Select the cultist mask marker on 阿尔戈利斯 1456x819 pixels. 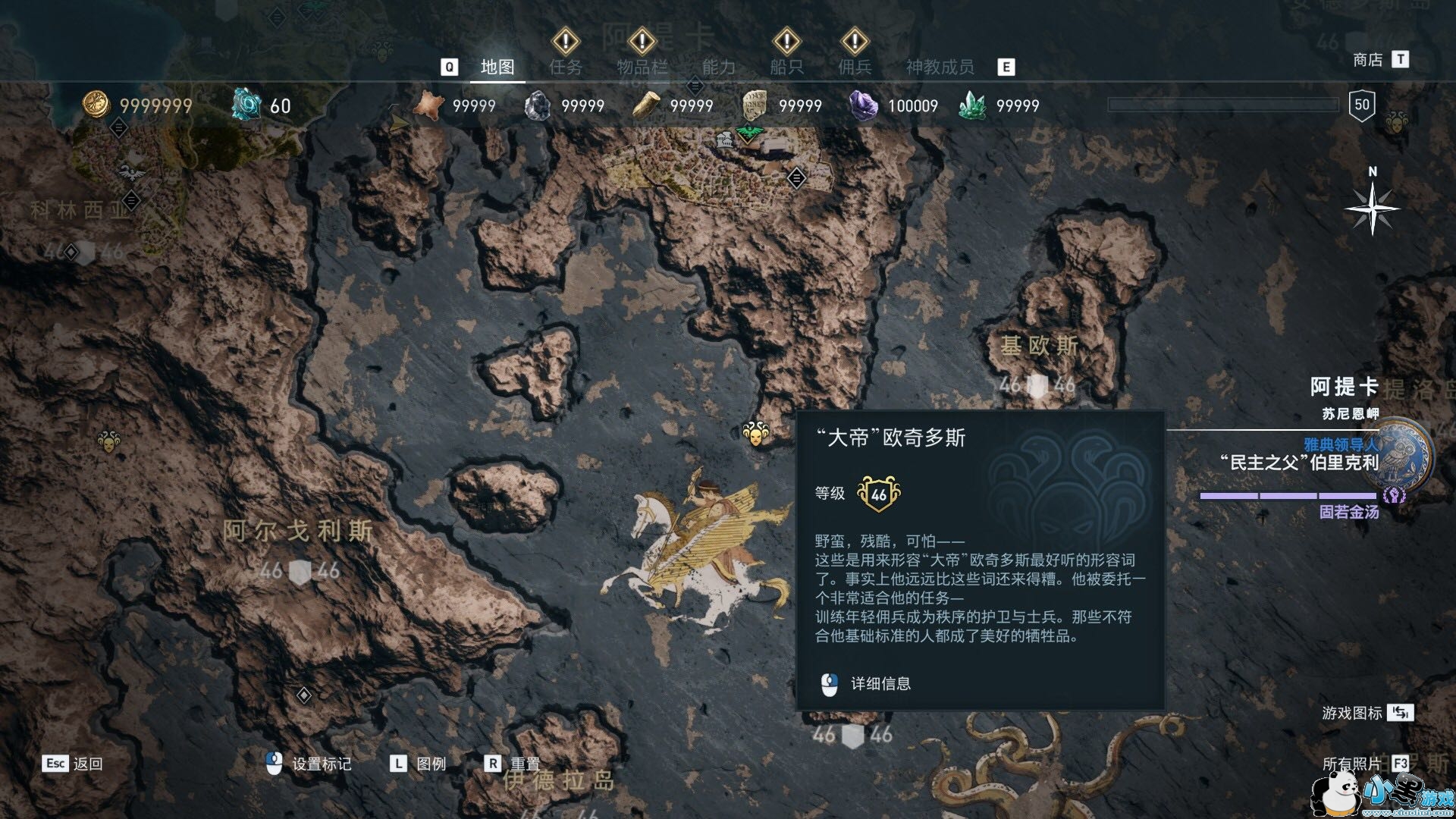point(108,441)
